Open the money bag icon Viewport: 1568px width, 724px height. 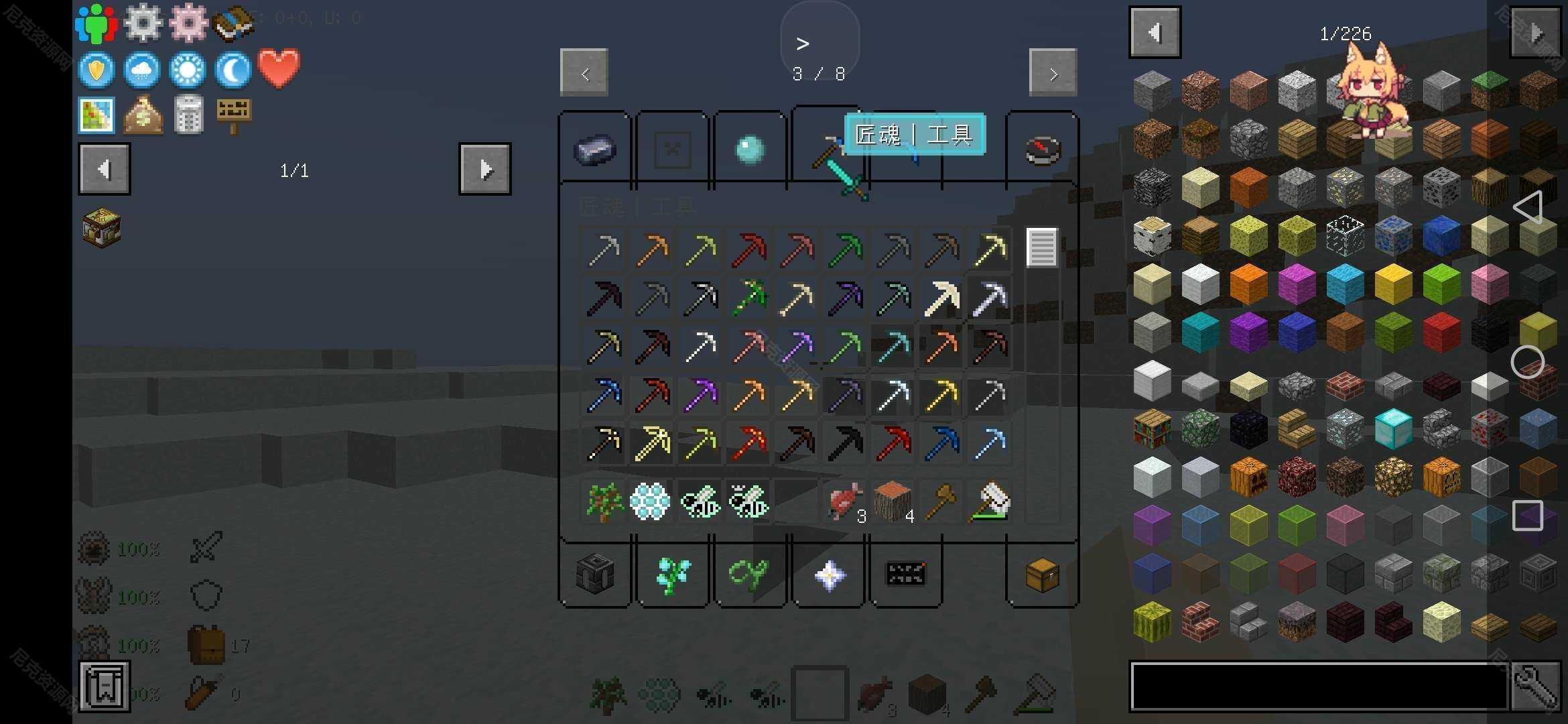[x=143, y=115]
